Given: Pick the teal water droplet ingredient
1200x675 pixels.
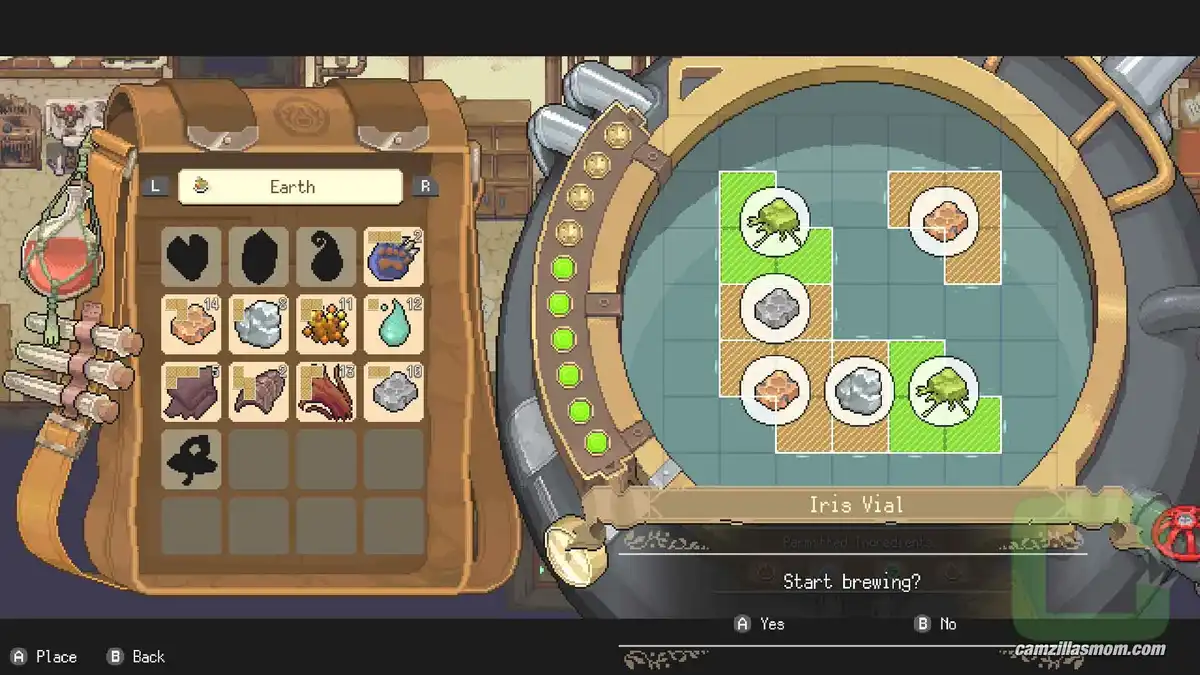Looking at the screenshot, I should pos(393,324).
